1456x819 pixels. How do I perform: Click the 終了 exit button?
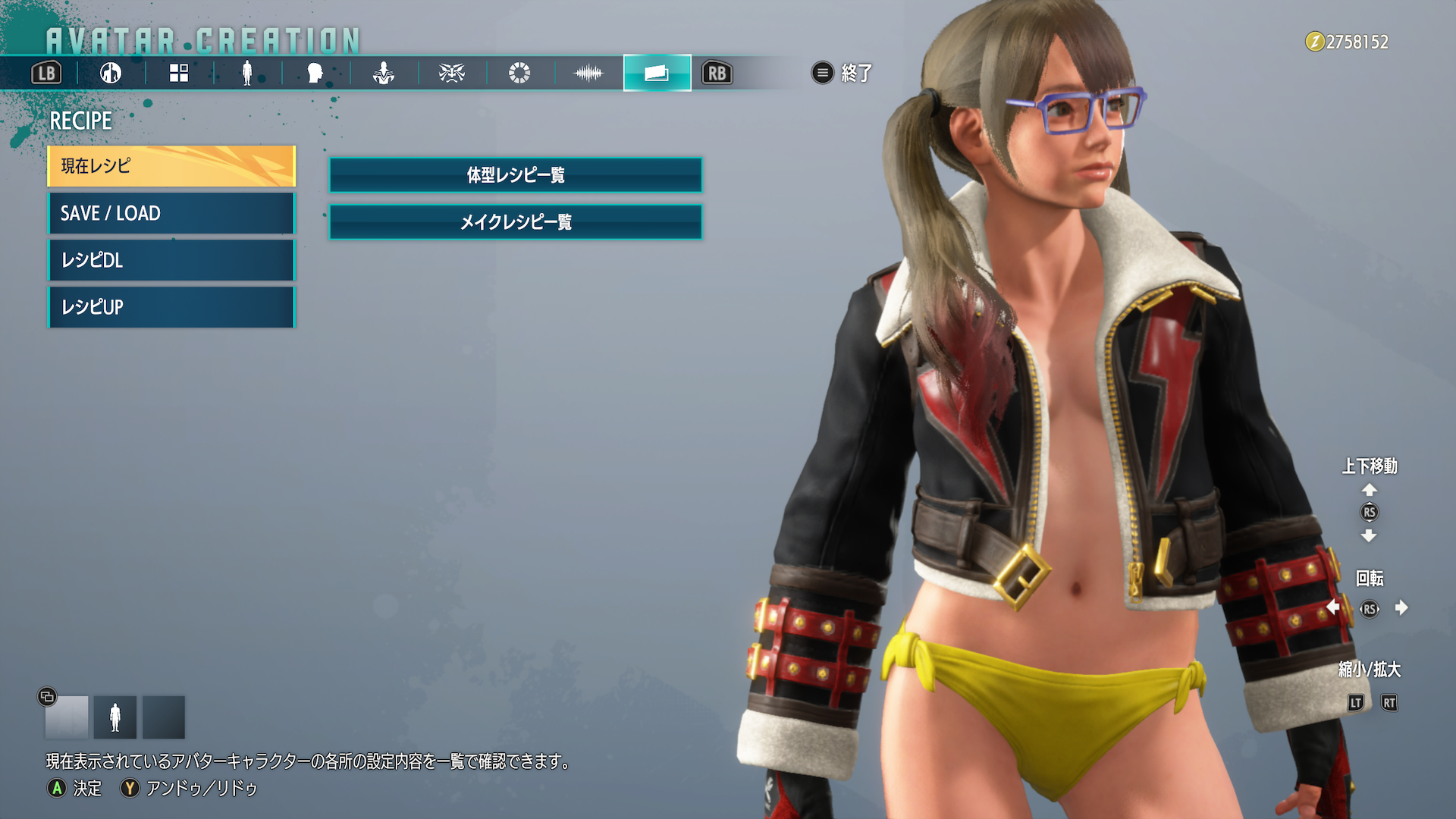coord(843,73)
